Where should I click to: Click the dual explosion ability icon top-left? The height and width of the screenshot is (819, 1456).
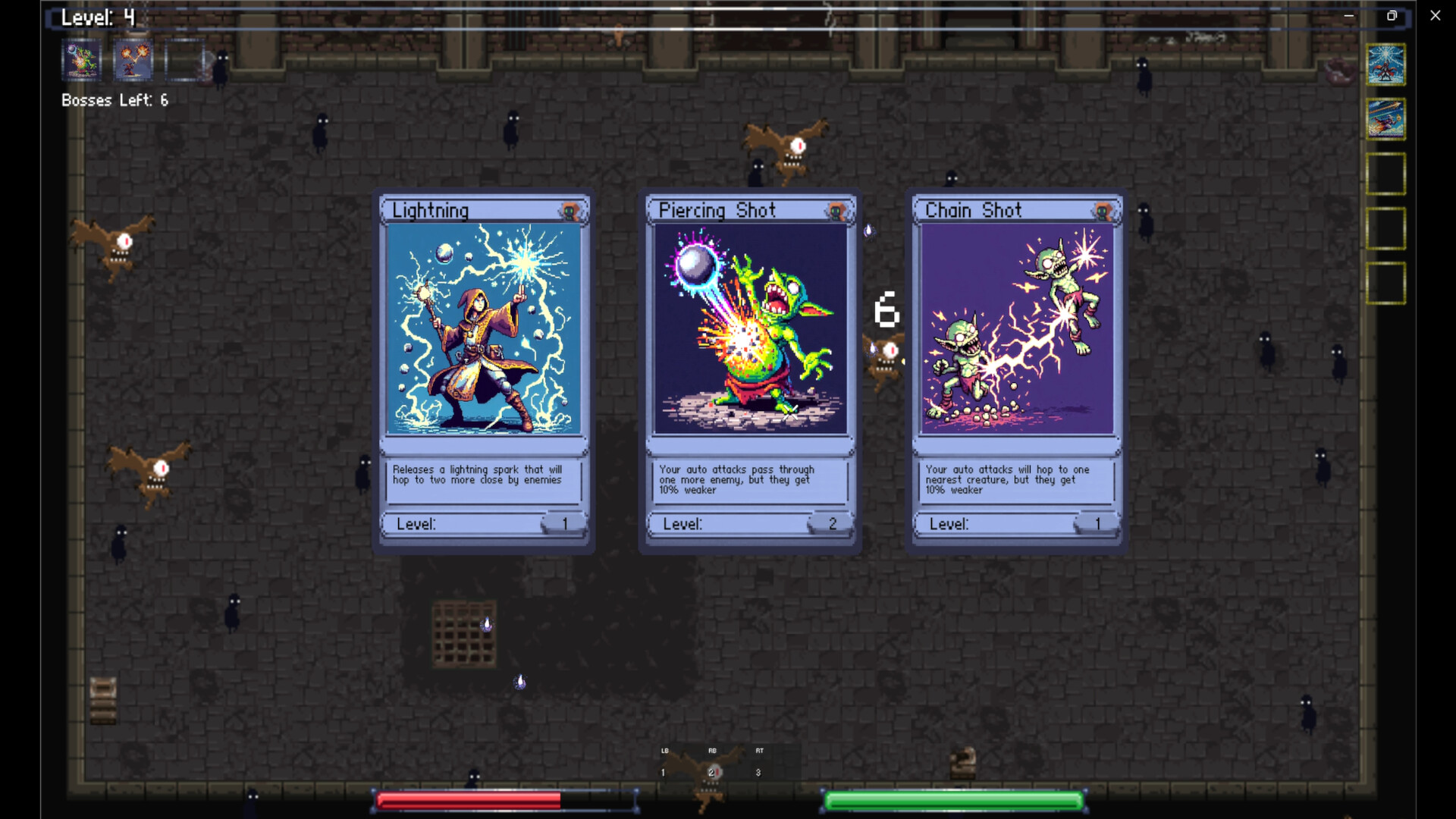[x=133, y=60]
